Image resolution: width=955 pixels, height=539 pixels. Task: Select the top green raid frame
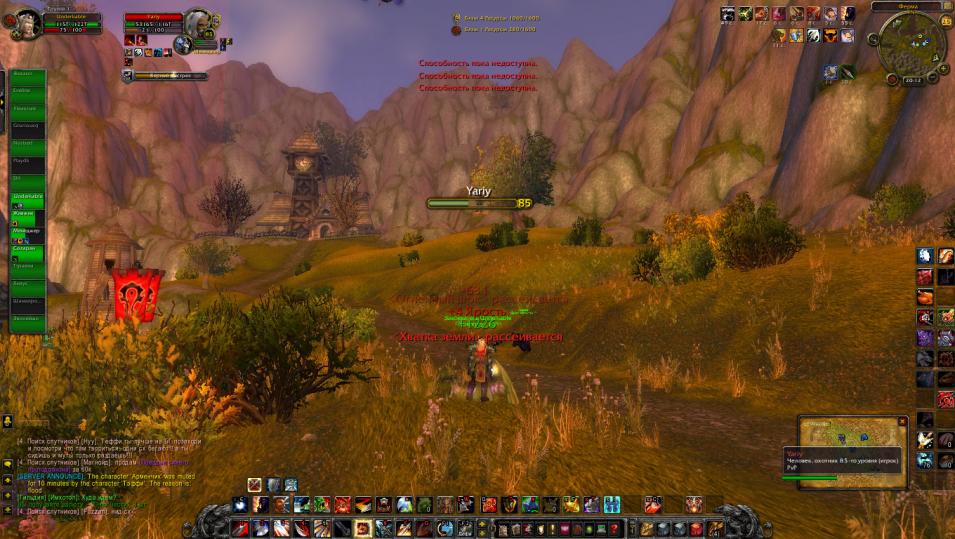tap(27, 77)
